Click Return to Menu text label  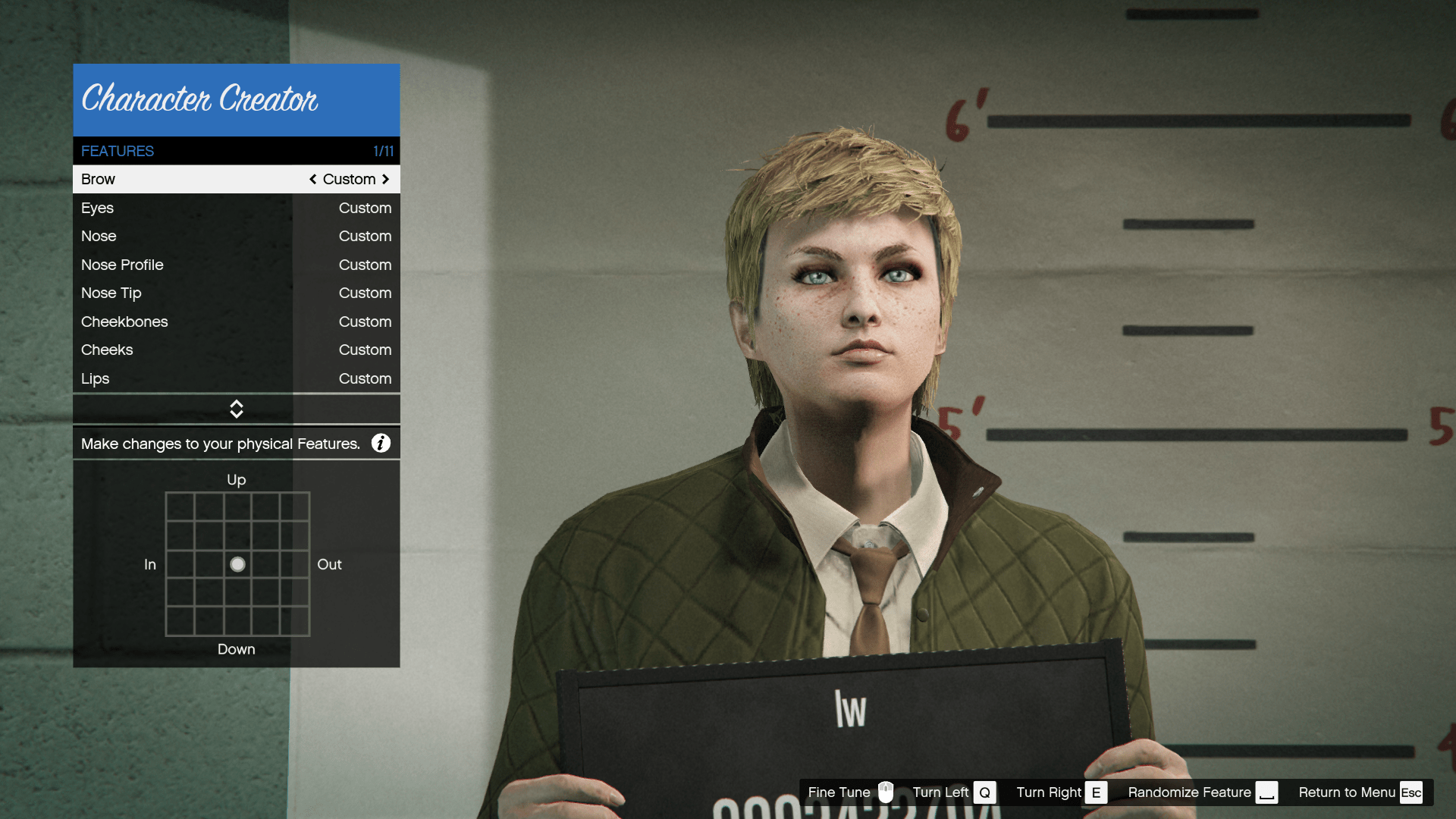pos(1347,792)
